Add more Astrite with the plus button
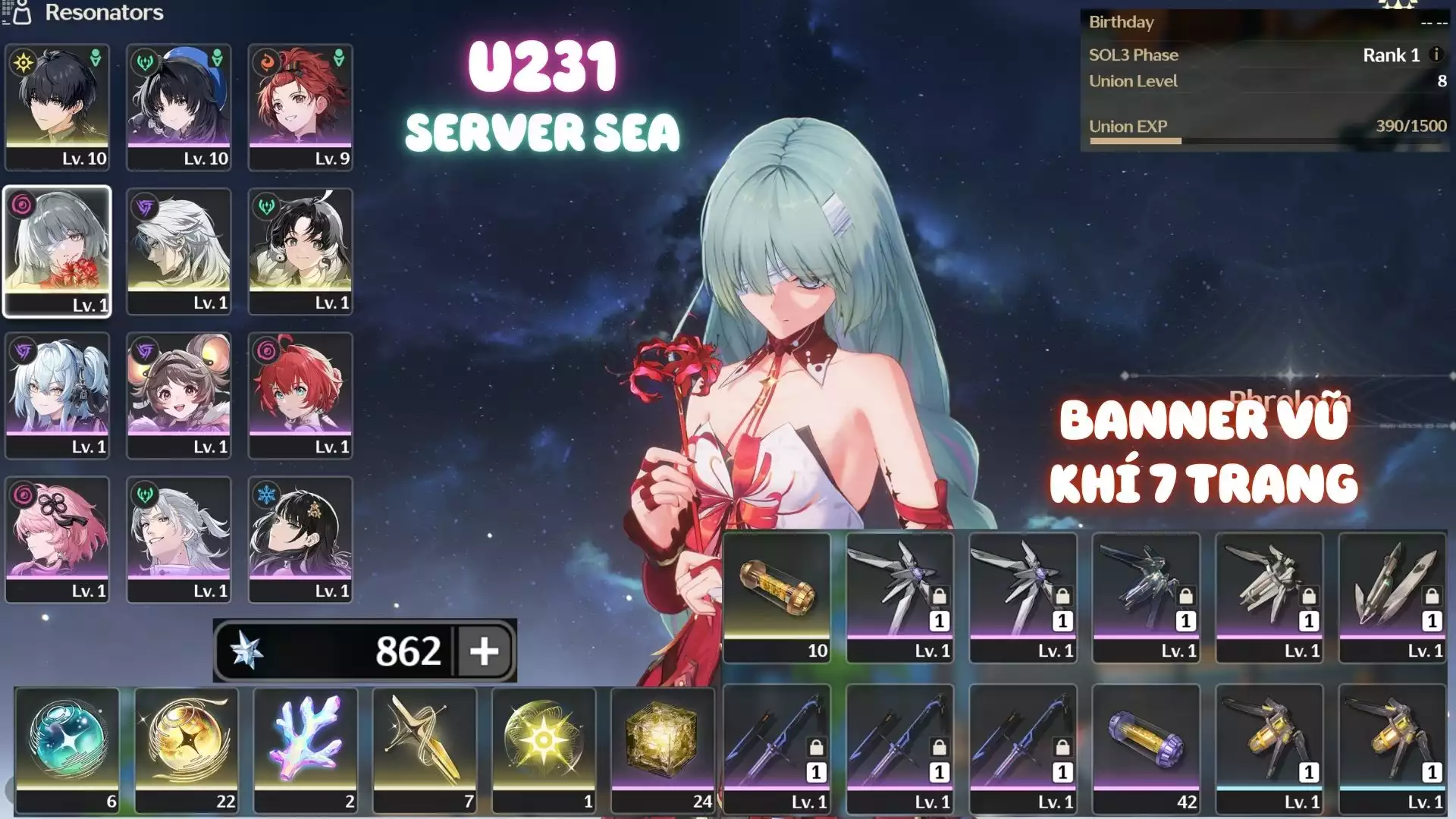This screenshot has width=1456, height=819. (484, 651)
